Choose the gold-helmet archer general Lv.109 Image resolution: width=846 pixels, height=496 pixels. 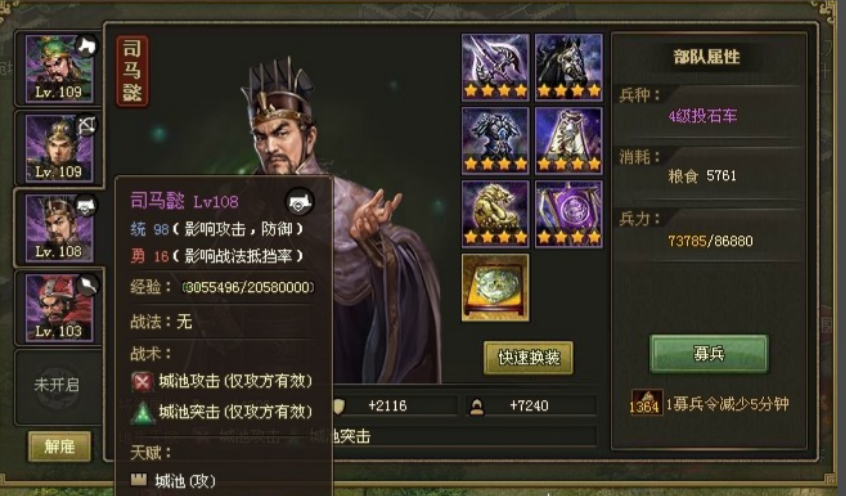[59, 147]
